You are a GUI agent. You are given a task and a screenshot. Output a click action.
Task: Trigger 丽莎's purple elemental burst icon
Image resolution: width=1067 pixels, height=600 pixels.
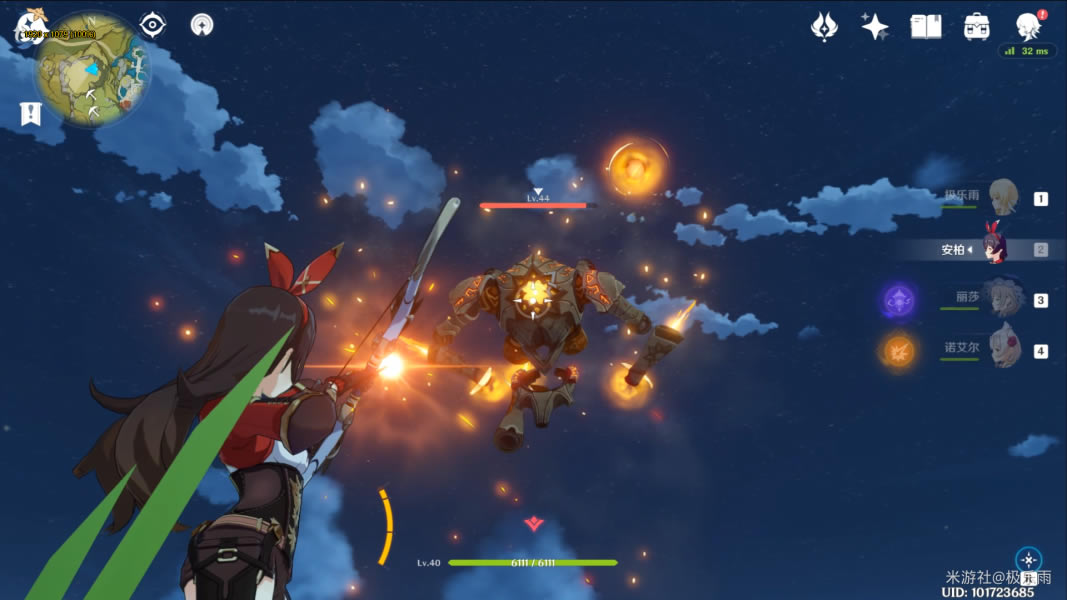point(898,299)
